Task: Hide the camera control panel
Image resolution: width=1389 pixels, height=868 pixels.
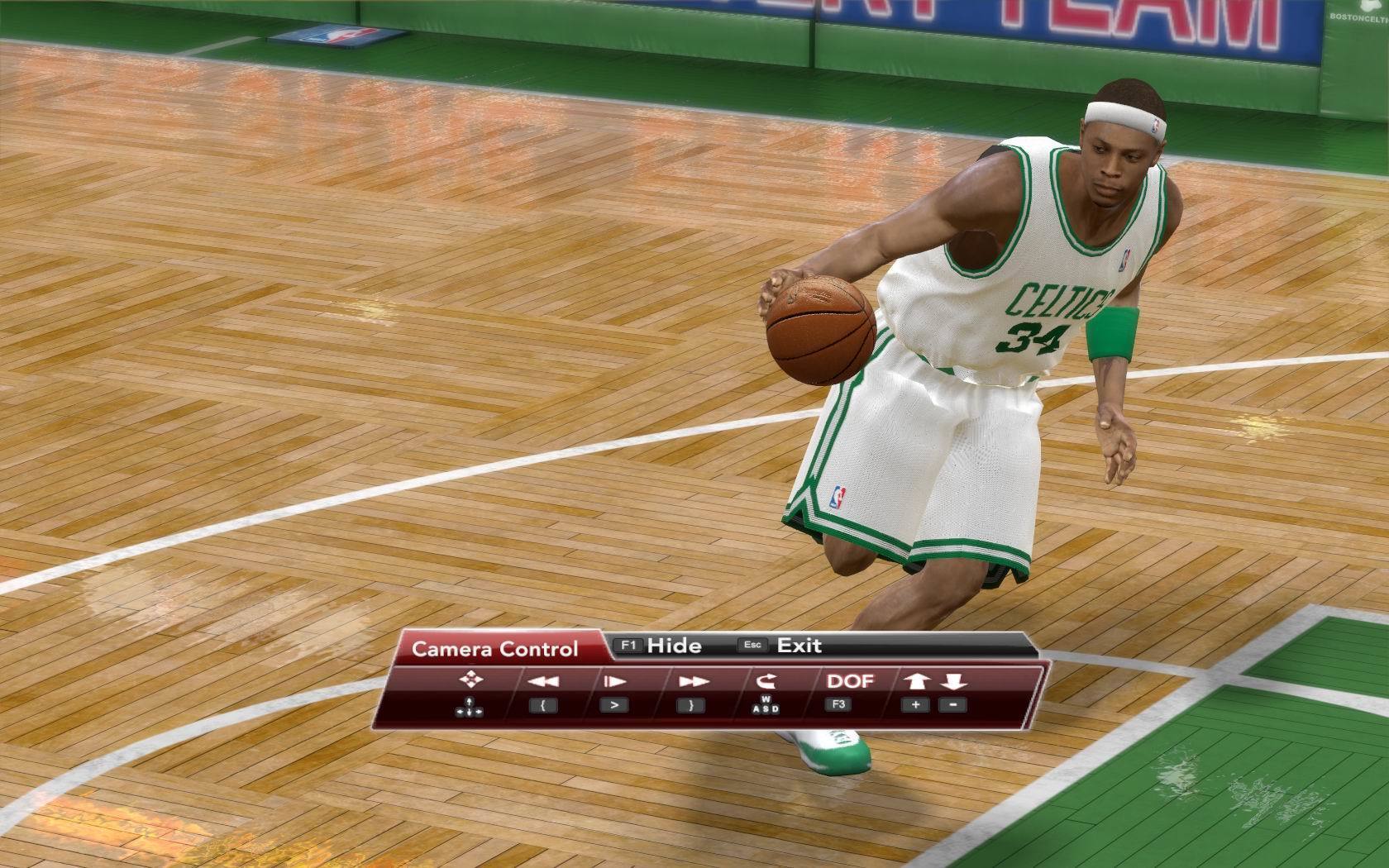Action: point(661,646)
